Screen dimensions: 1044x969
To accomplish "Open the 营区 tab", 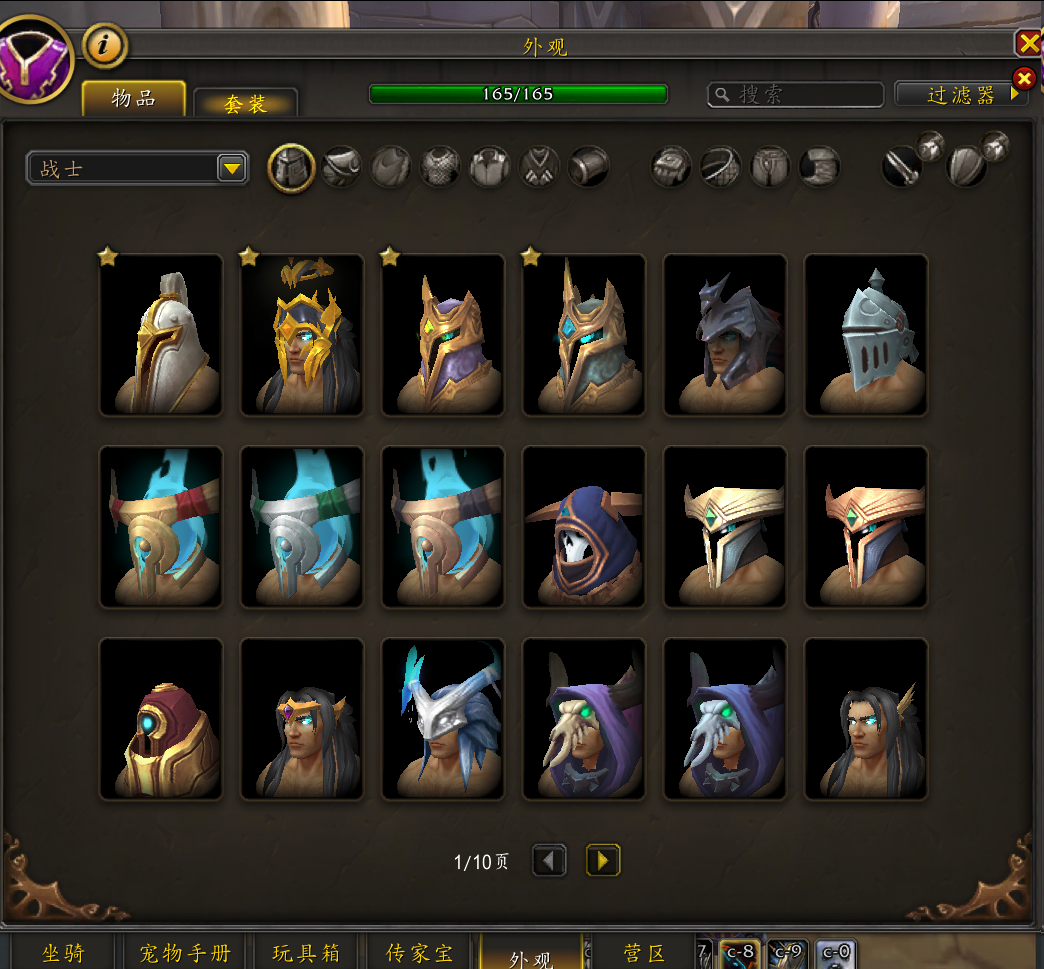I will pyautogui.click(x=645, y=953).
